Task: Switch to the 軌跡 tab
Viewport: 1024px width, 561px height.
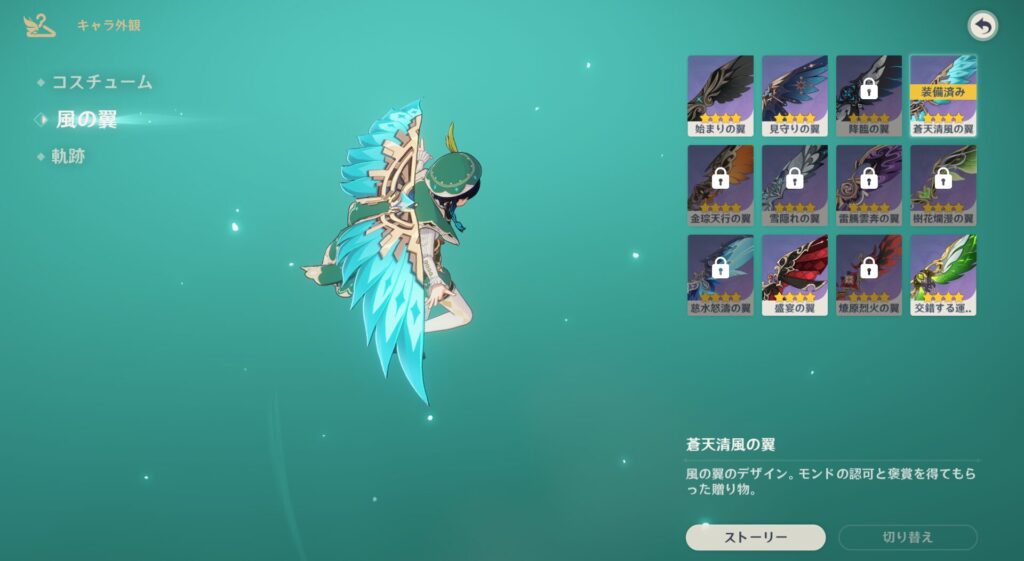Action: (68, 157)
